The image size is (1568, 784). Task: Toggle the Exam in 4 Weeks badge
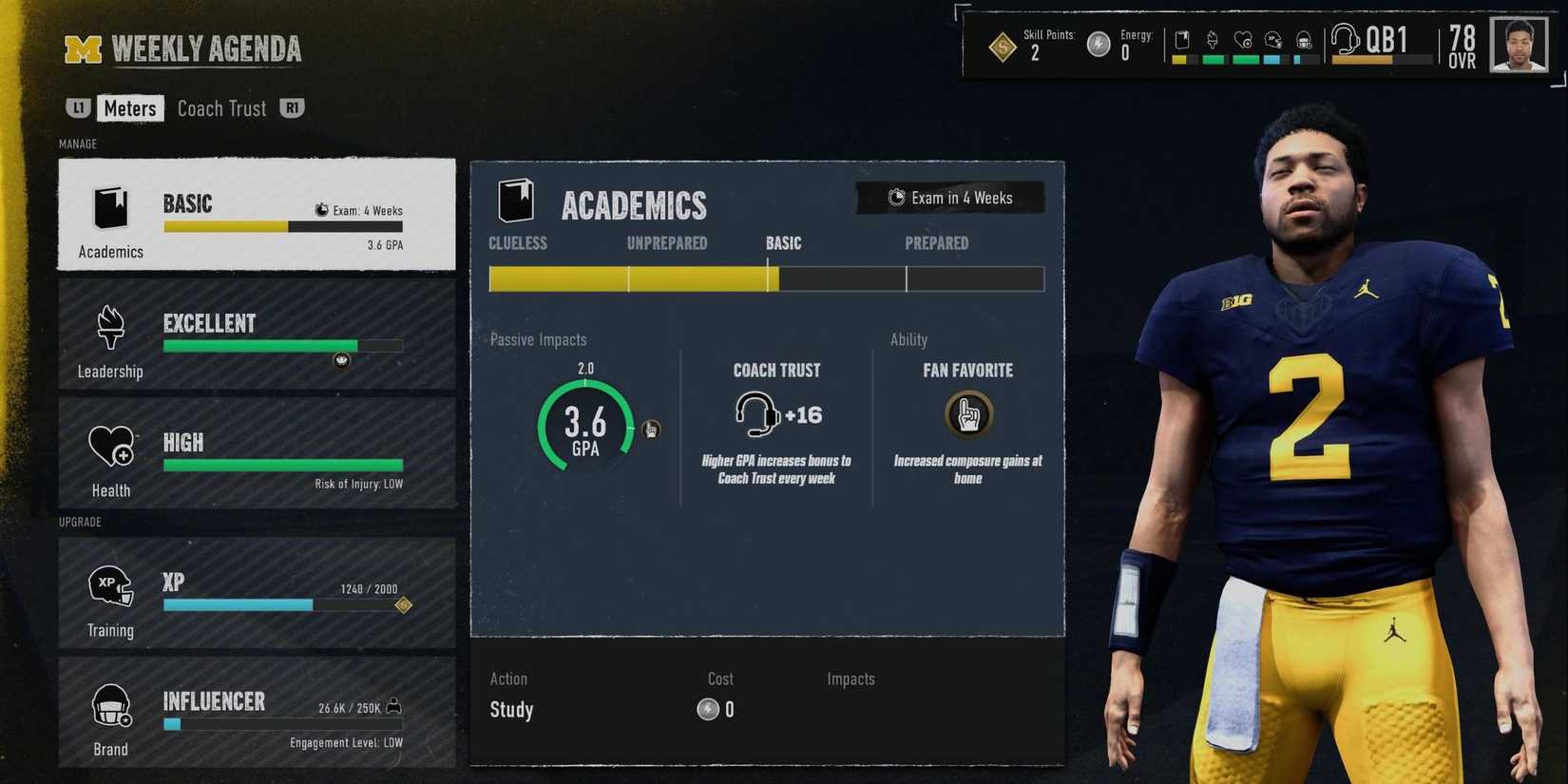[948, 198]
